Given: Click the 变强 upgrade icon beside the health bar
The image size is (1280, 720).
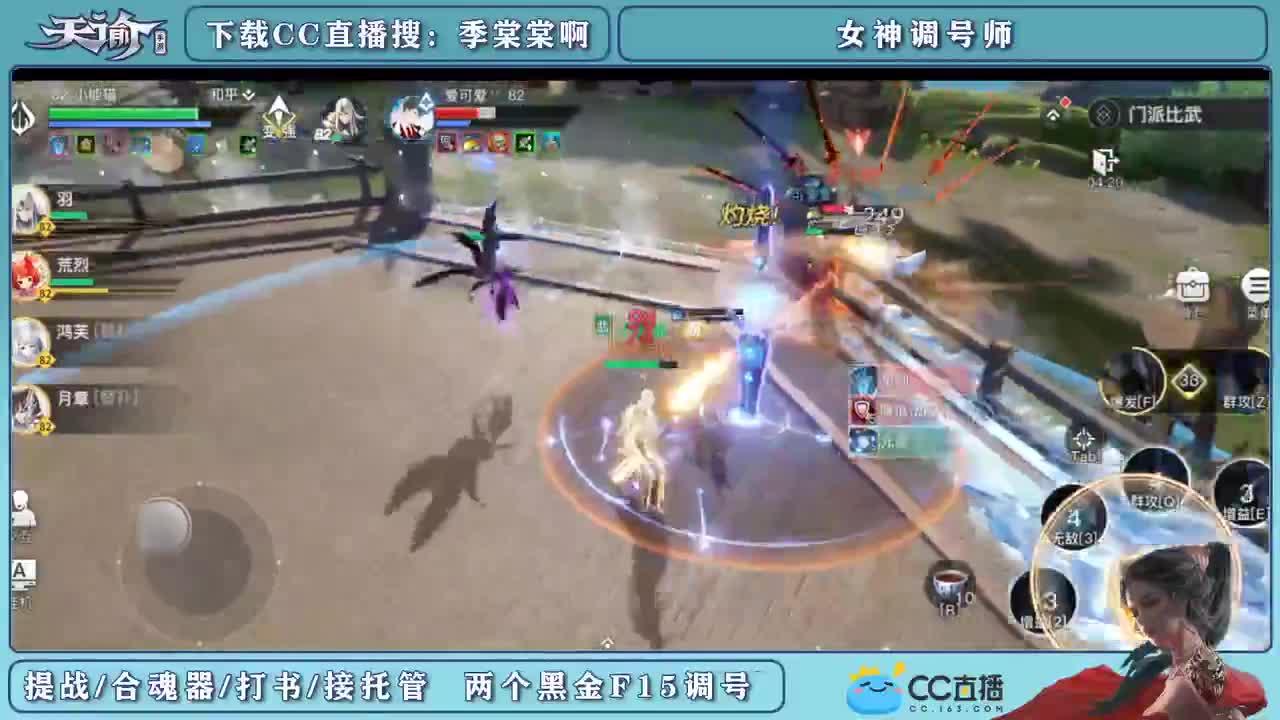Looking at the screenshot, I should point(279,117).
